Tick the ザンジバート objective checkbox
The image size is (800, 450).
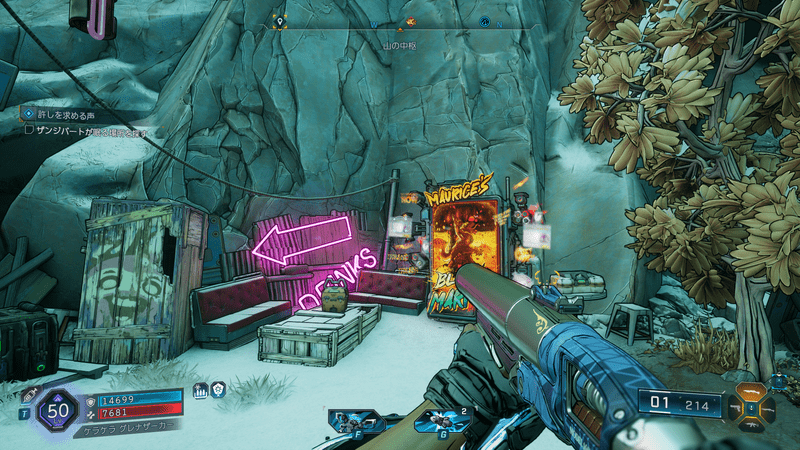coord(29,129)
